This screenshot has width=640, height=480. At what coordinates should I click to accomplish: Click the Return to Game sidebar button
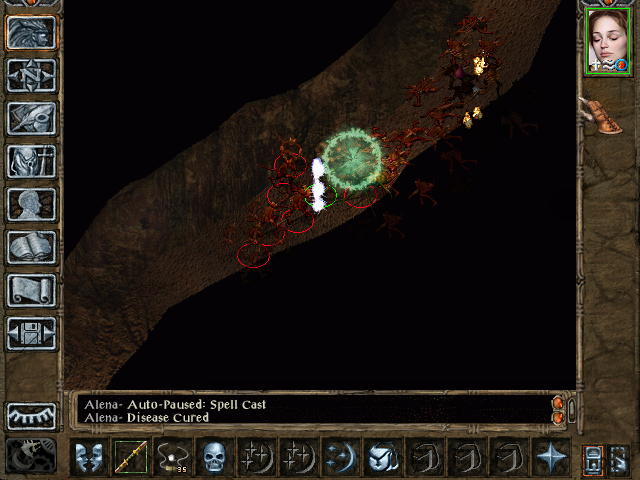(31, 32)
